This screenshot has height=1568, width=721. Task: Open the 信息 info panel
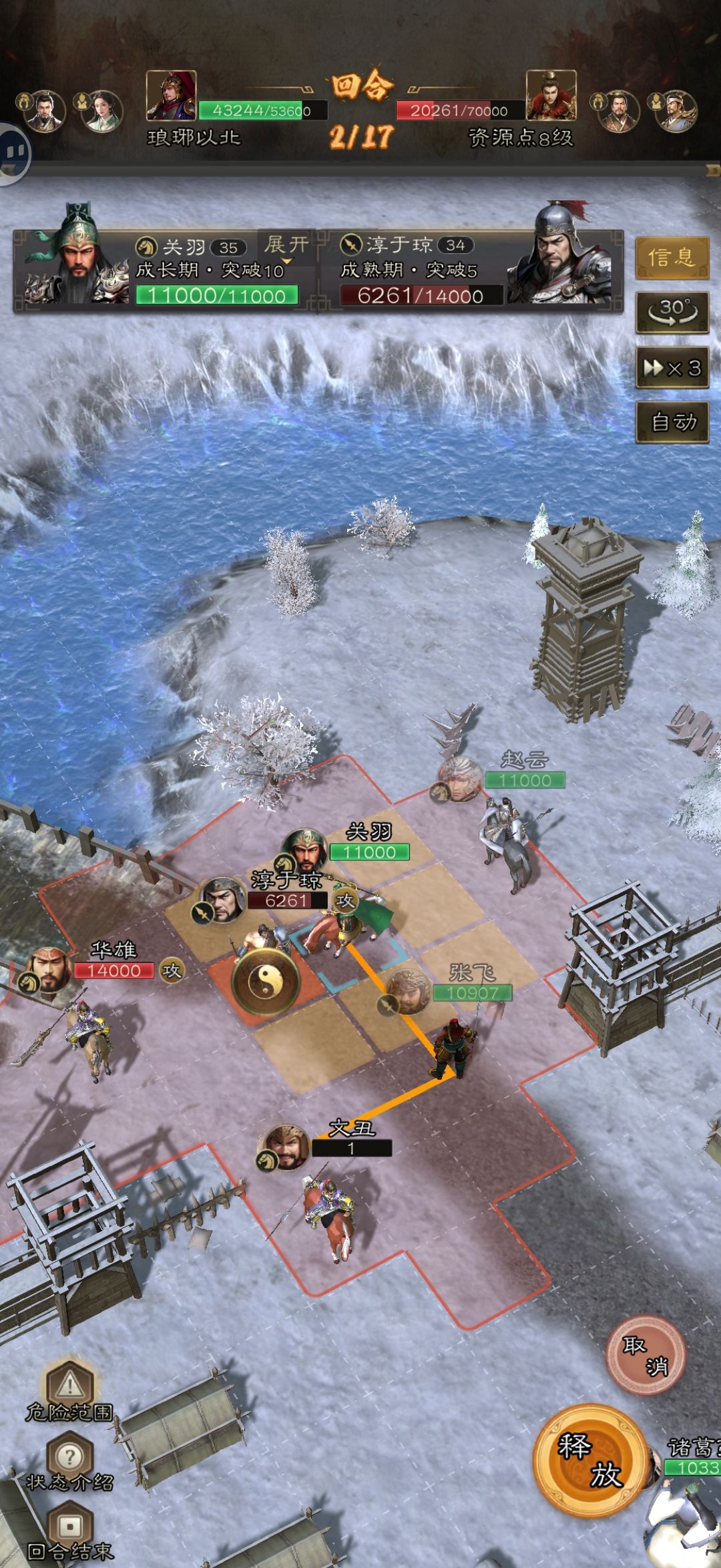point(671,257)
